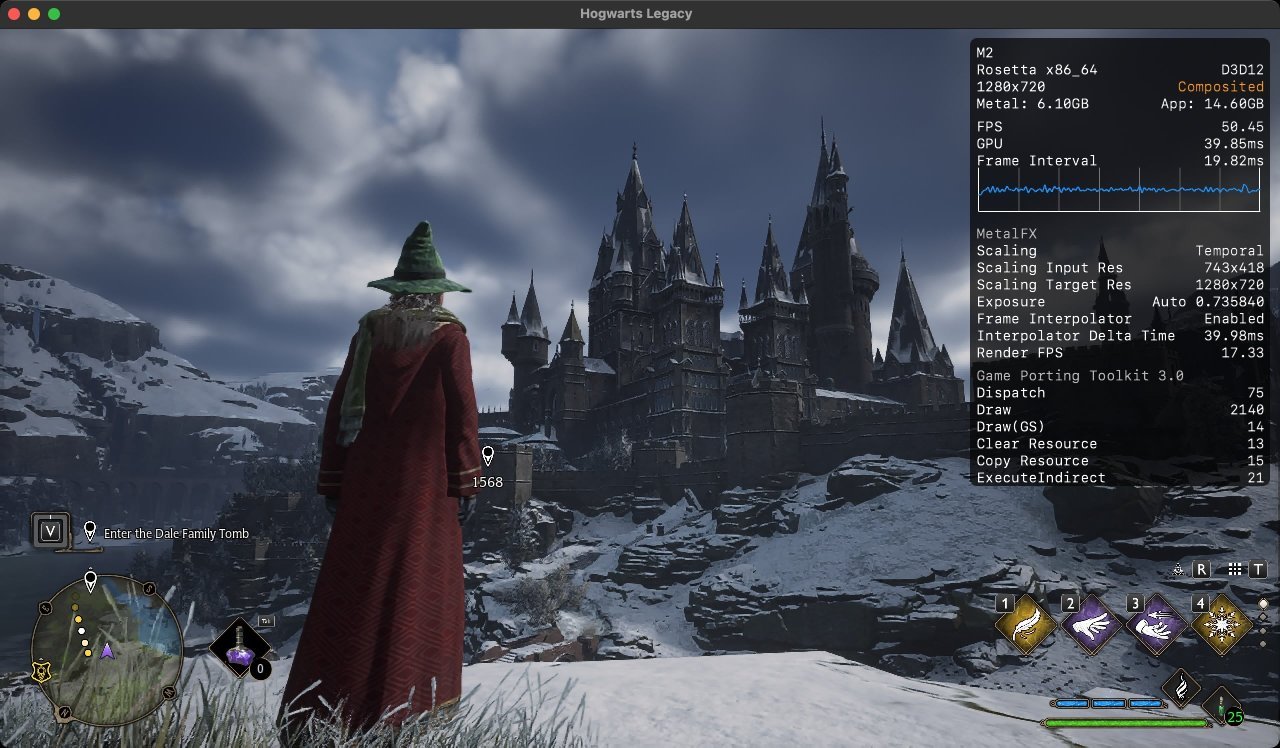Click the quest marker pin on the minimap edge

[91, 580]
